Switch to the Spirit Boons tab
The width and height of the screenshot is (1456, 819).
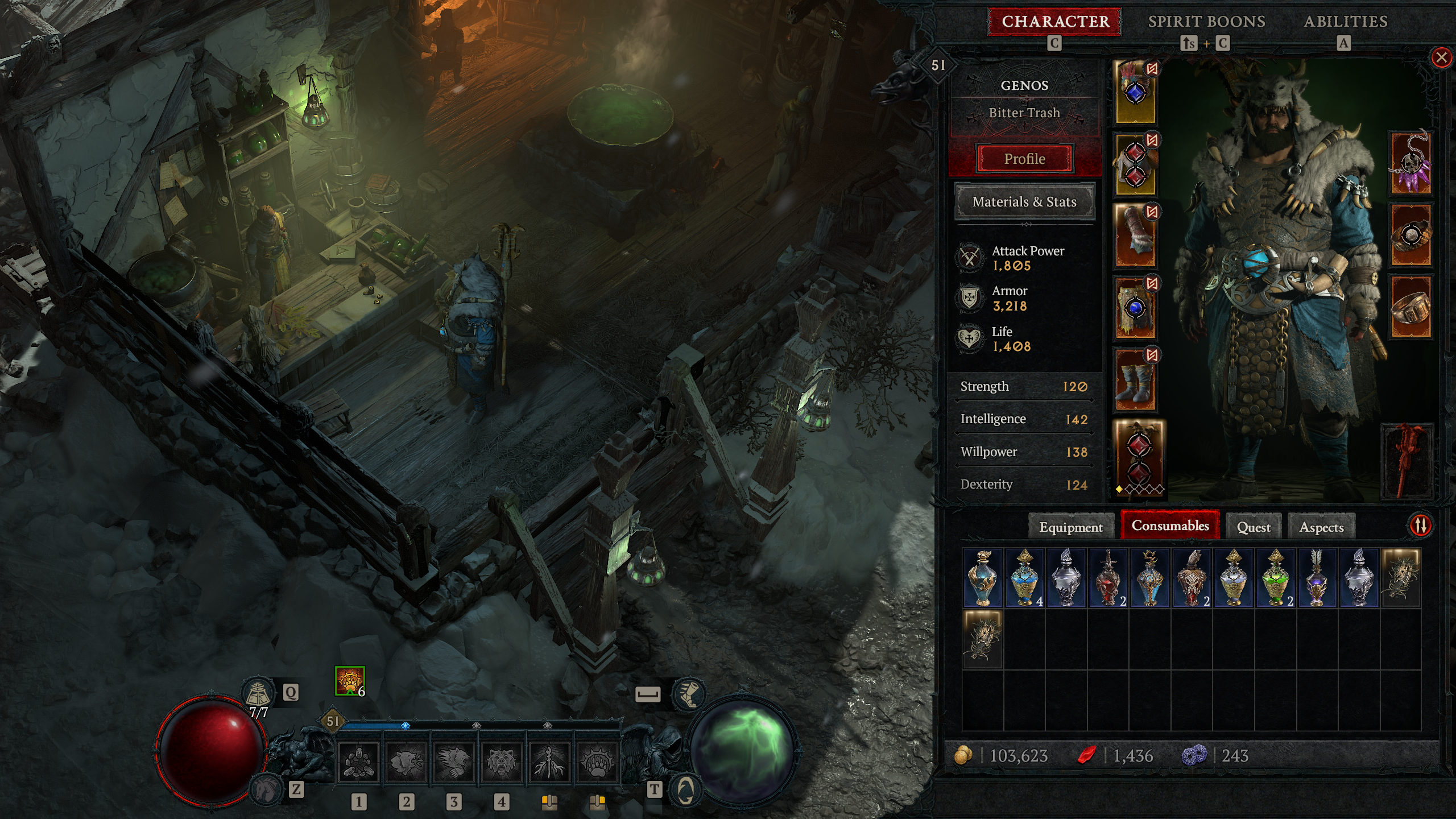coord(1206,22)
